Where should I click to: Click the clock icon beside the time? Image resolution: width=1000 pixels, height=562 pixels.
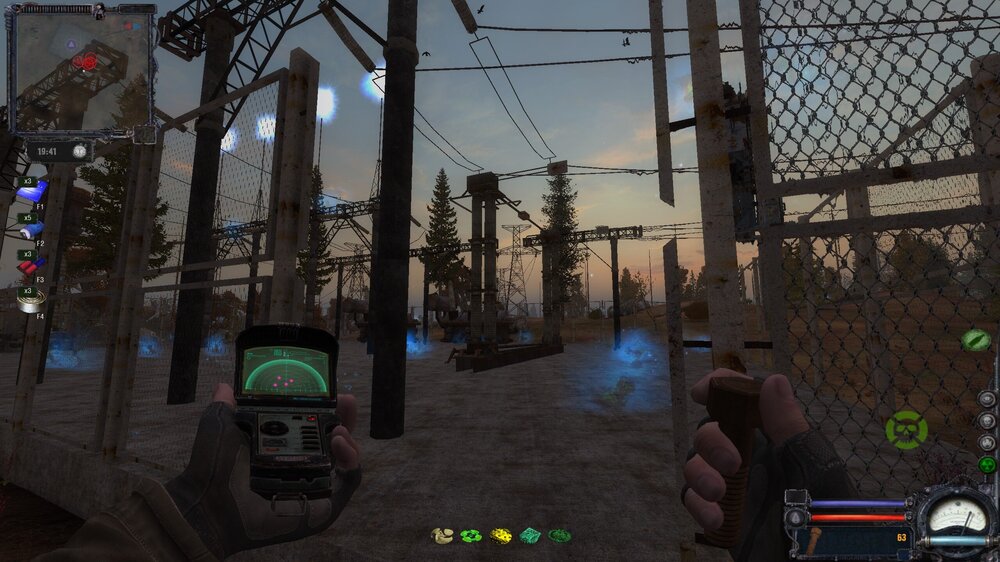pos(77,151)
